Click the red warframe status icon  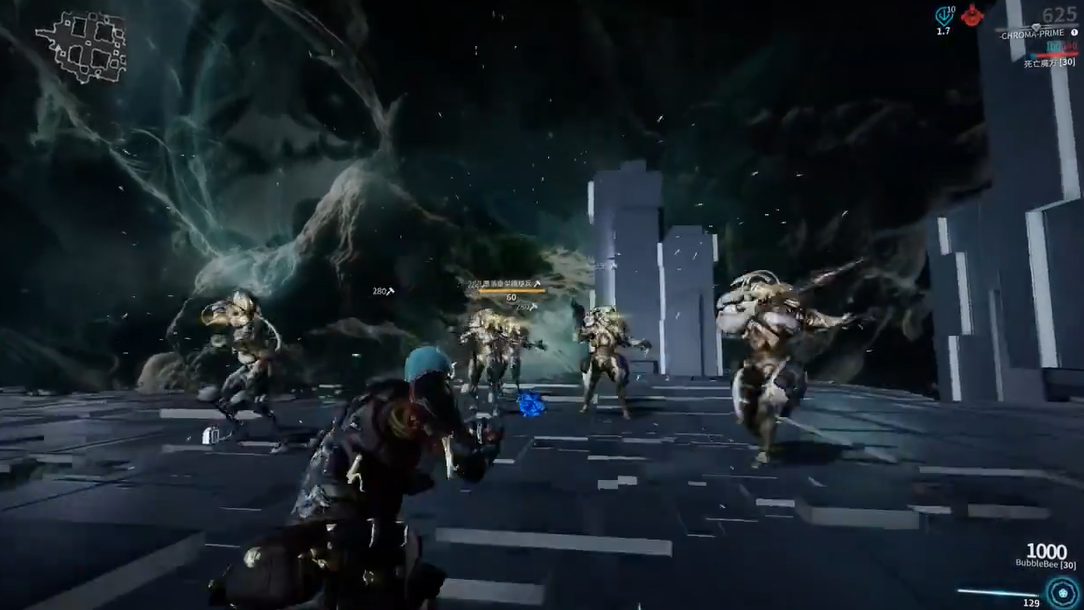click(x=972, y=15)
